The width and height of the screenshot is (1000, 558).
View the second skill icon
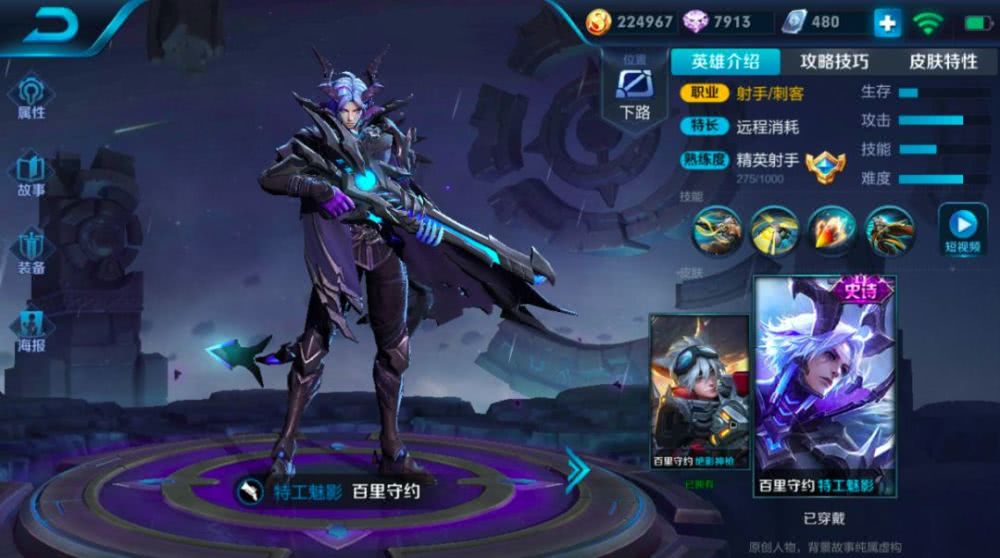pyautogui.click(x=774, y=229)
